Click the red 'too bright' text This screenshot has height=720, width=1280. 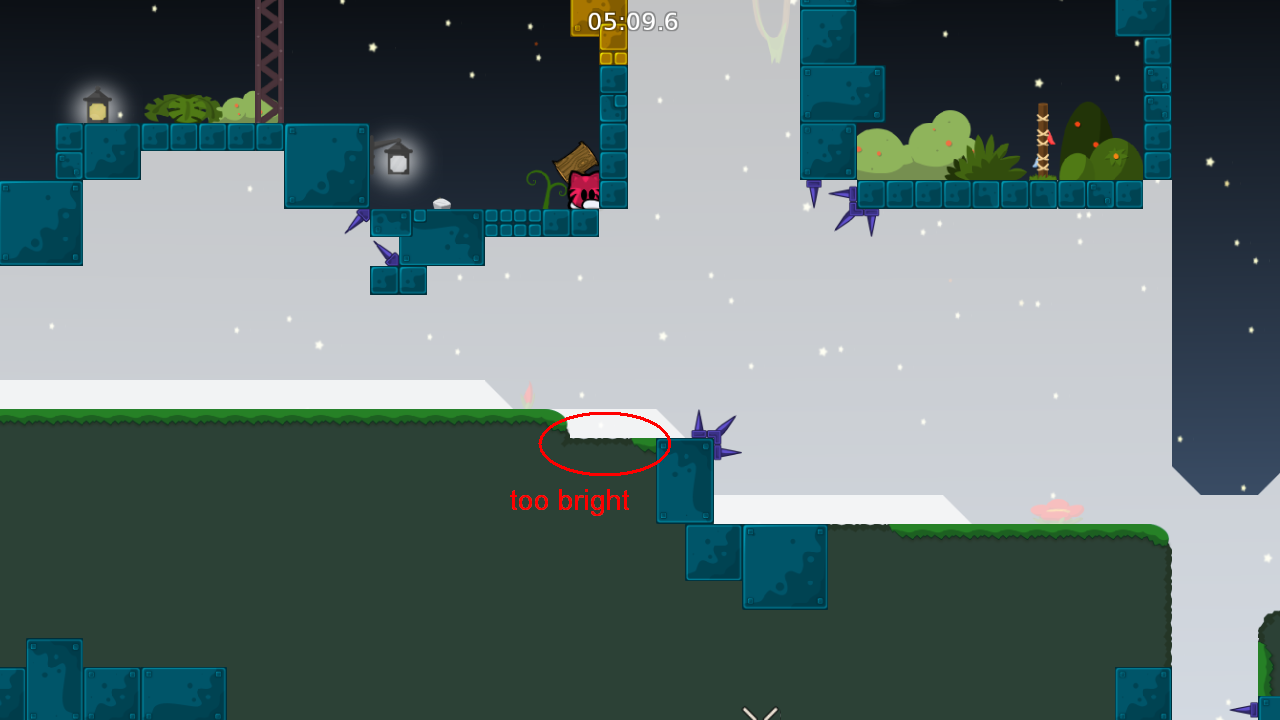pyautogui.click(x=568, y=500)
